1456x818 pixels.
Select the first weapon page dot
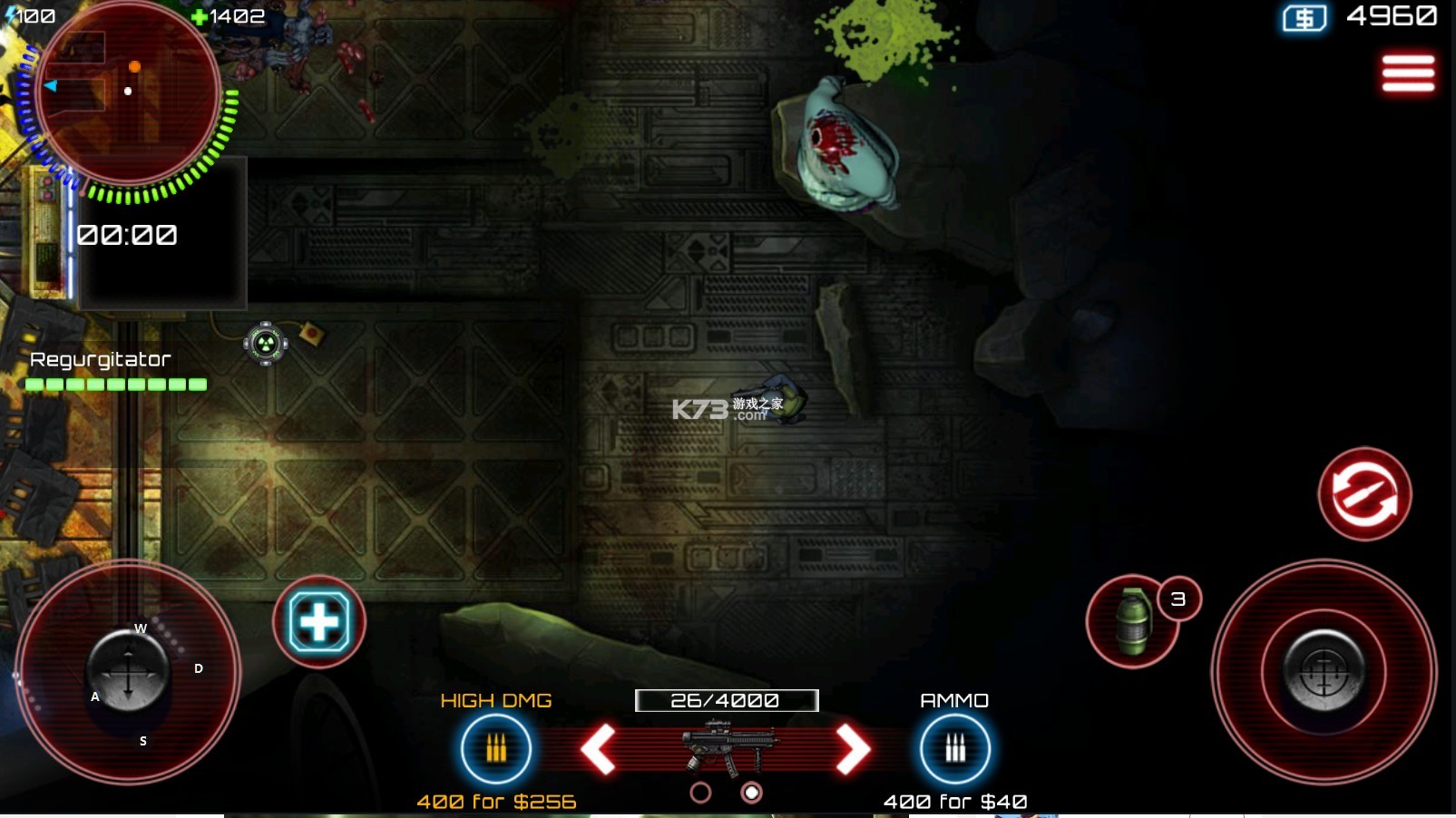(x=700, y=794)
